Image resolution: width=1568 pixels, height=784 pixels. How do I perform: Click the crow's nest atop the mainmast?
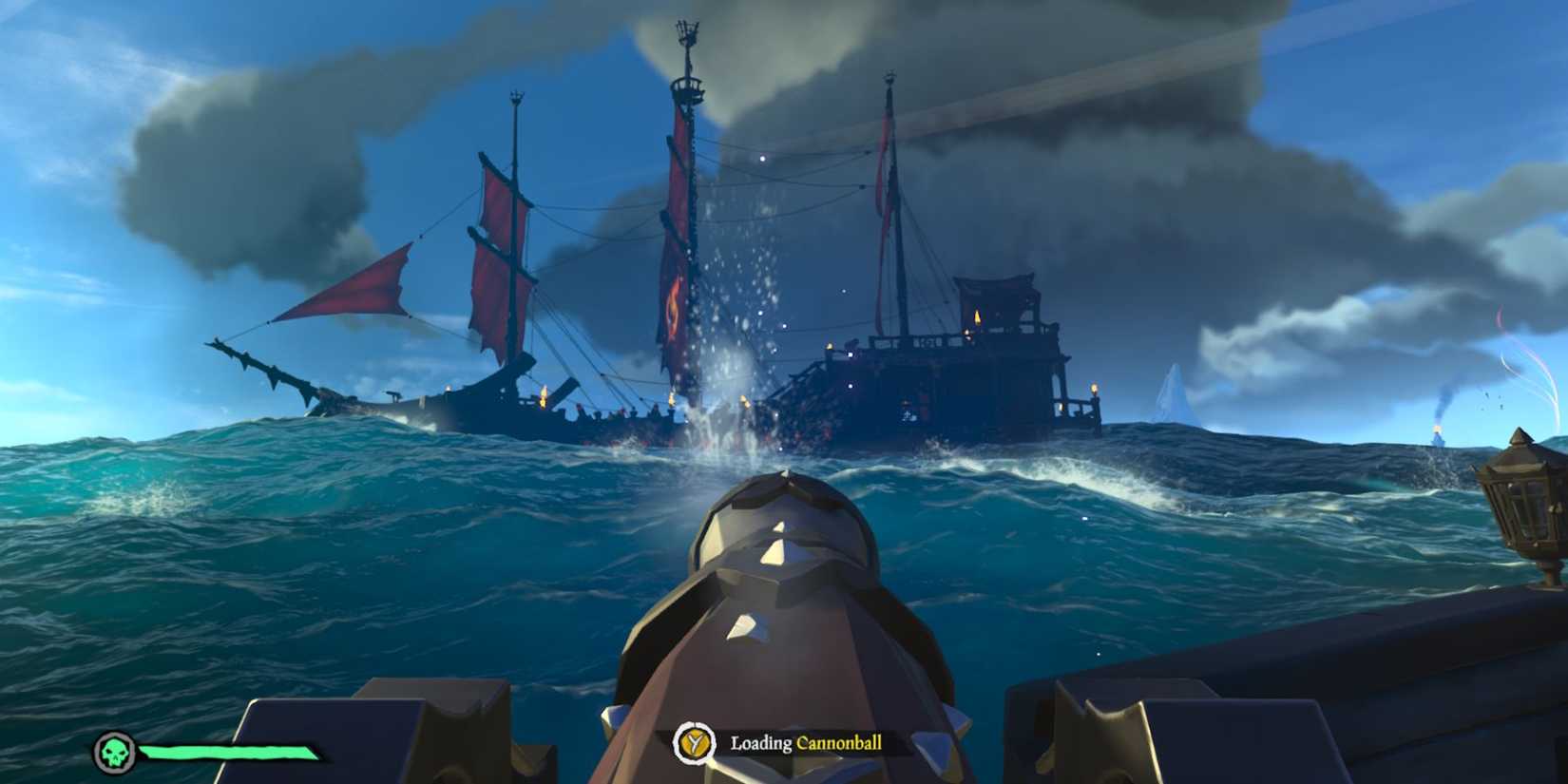[x=686, y=86]
